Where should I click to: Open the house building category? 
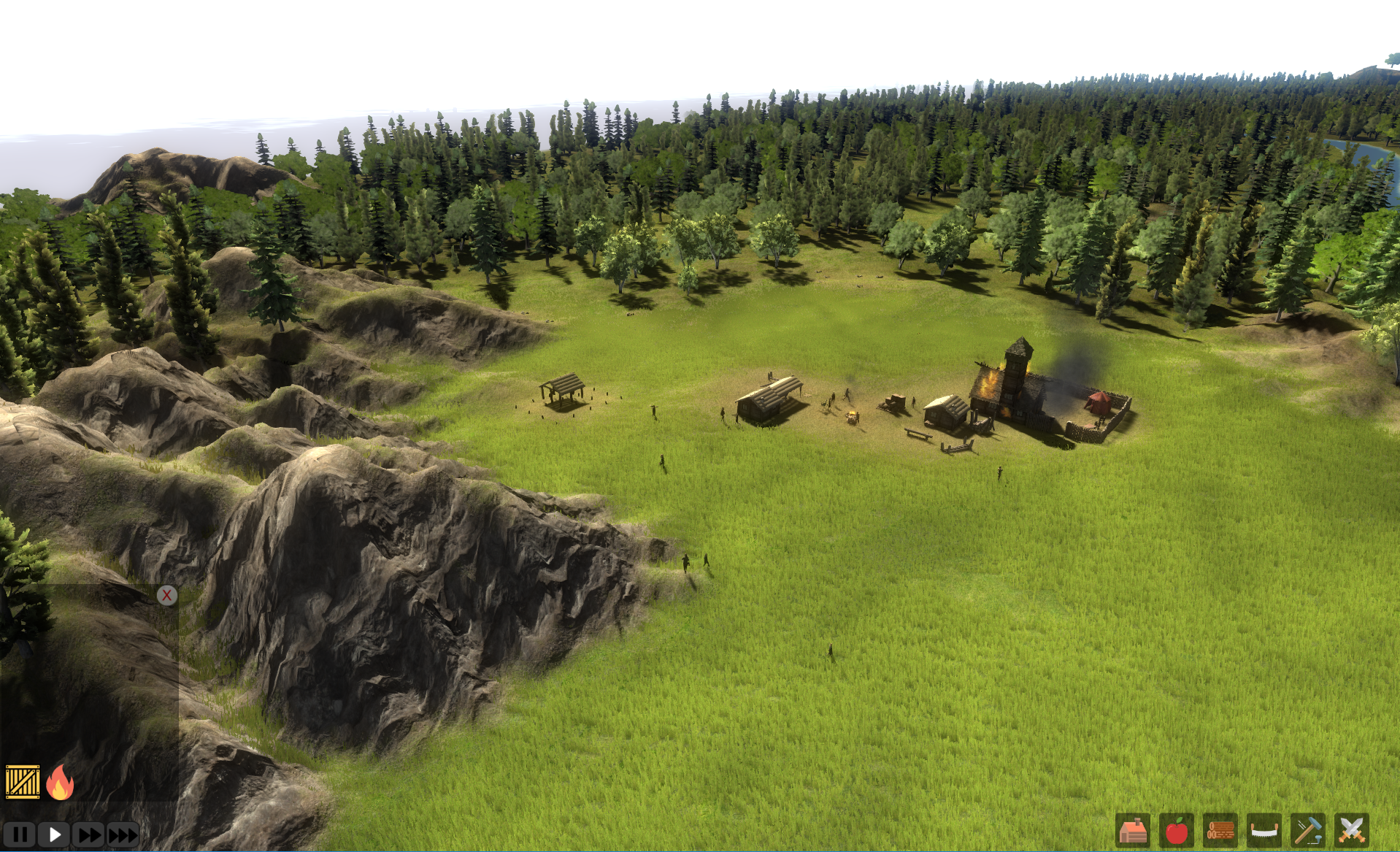1133,831
